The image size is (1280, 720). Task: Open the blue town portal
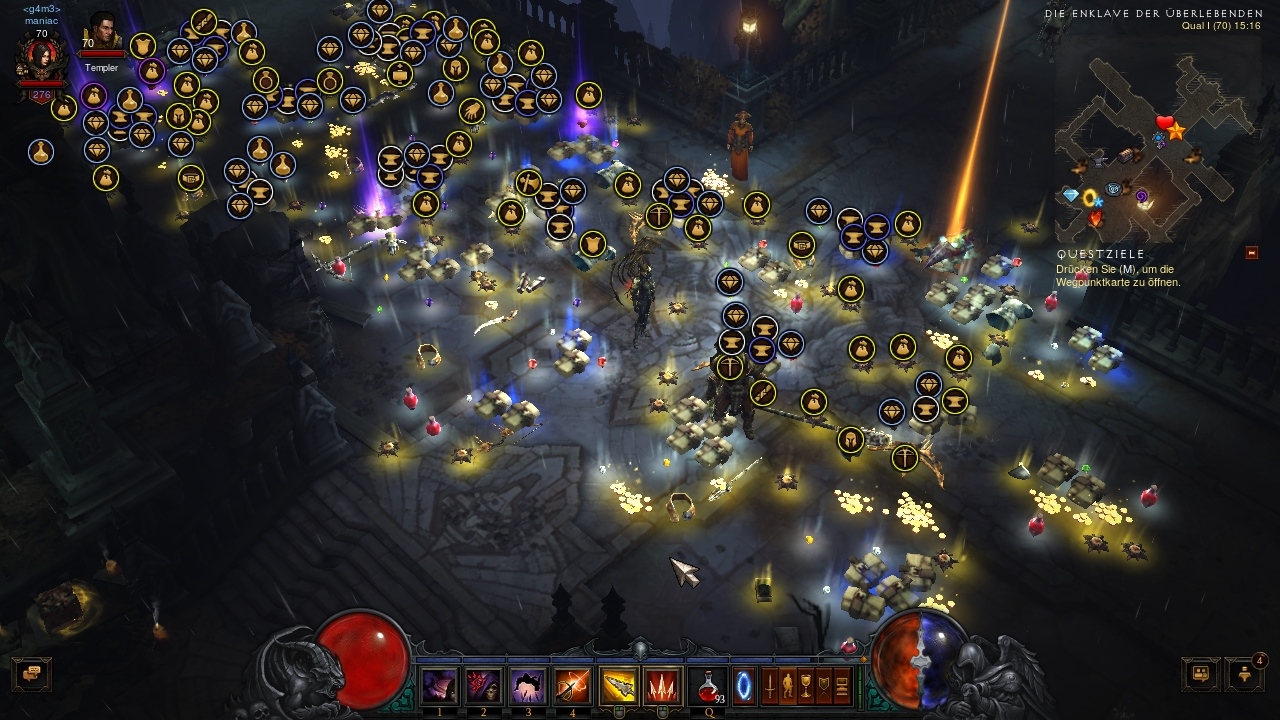coord(745,686)
